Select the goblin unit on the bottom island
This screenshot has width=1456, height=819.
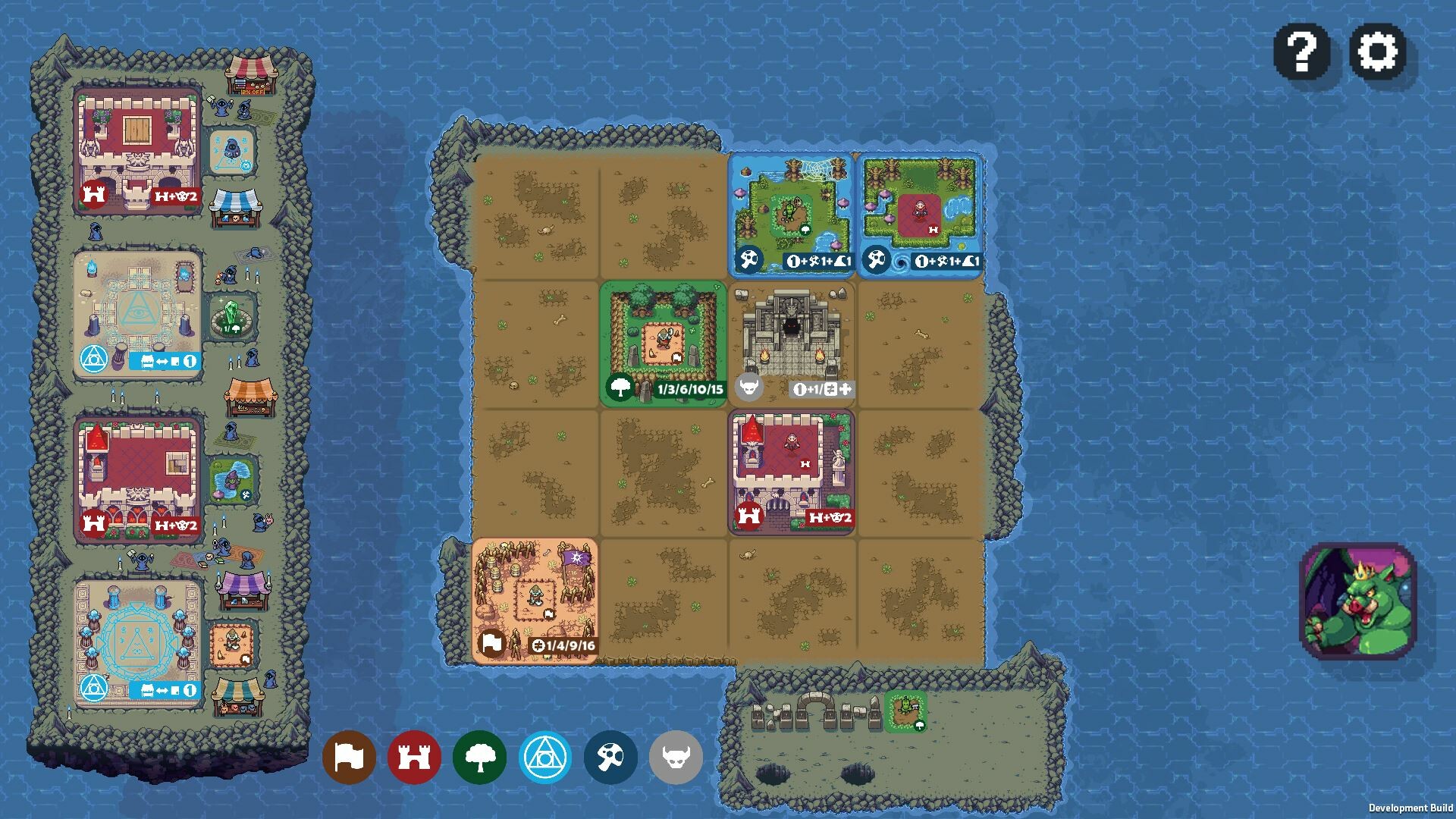click(907, 705)
